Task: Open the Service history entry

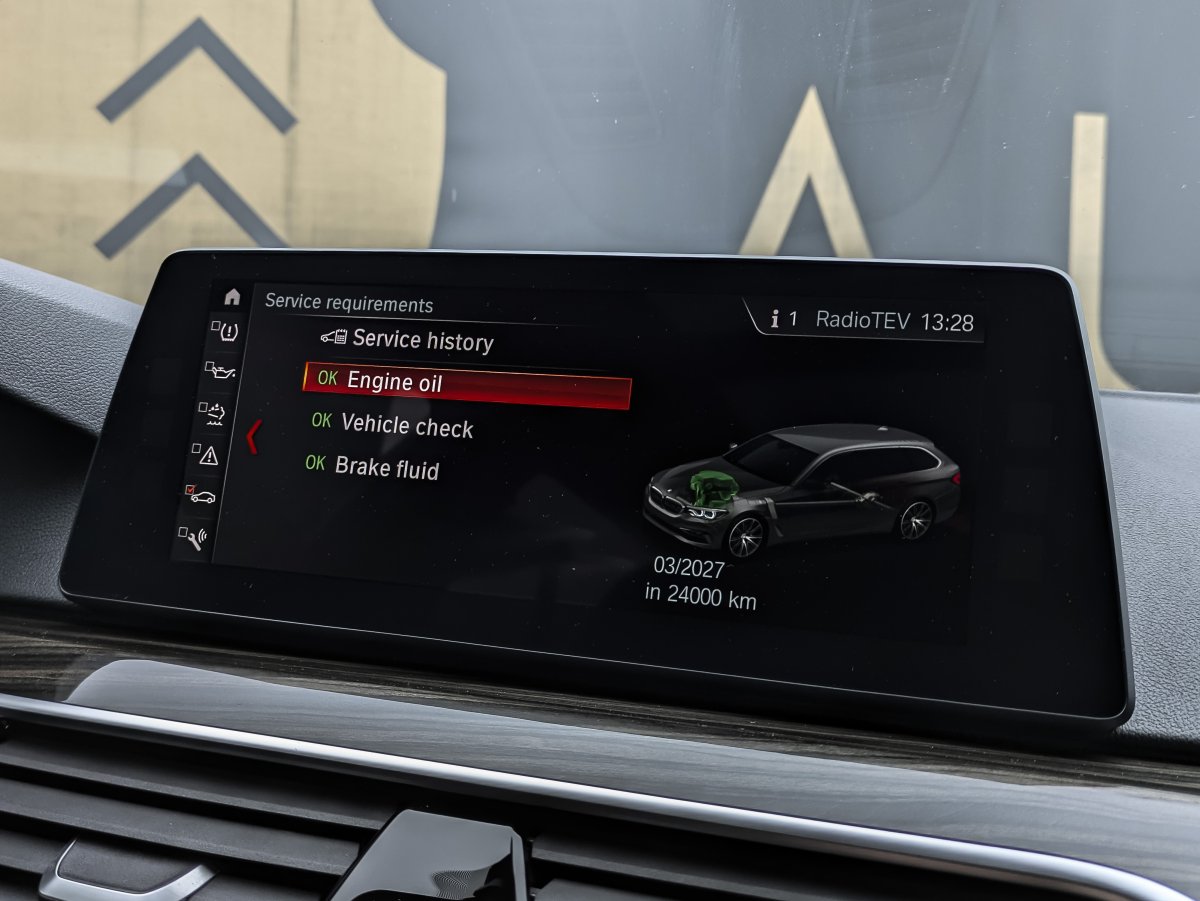Action: click(421, 341)
